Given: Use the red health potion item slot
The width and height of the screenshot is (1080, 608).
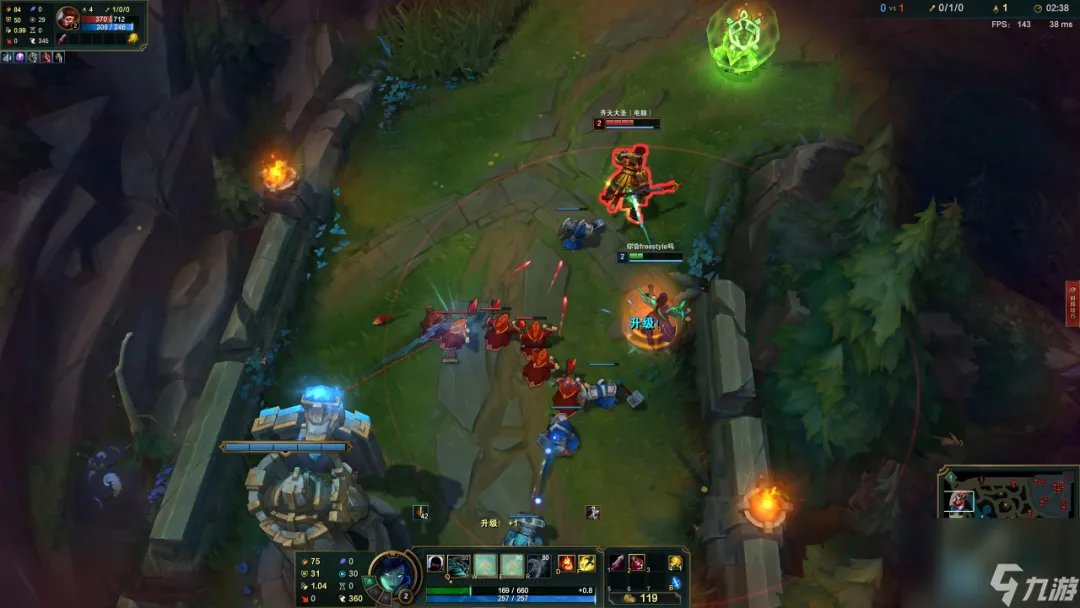Looking at the screenshot, I should coord(637,564).
